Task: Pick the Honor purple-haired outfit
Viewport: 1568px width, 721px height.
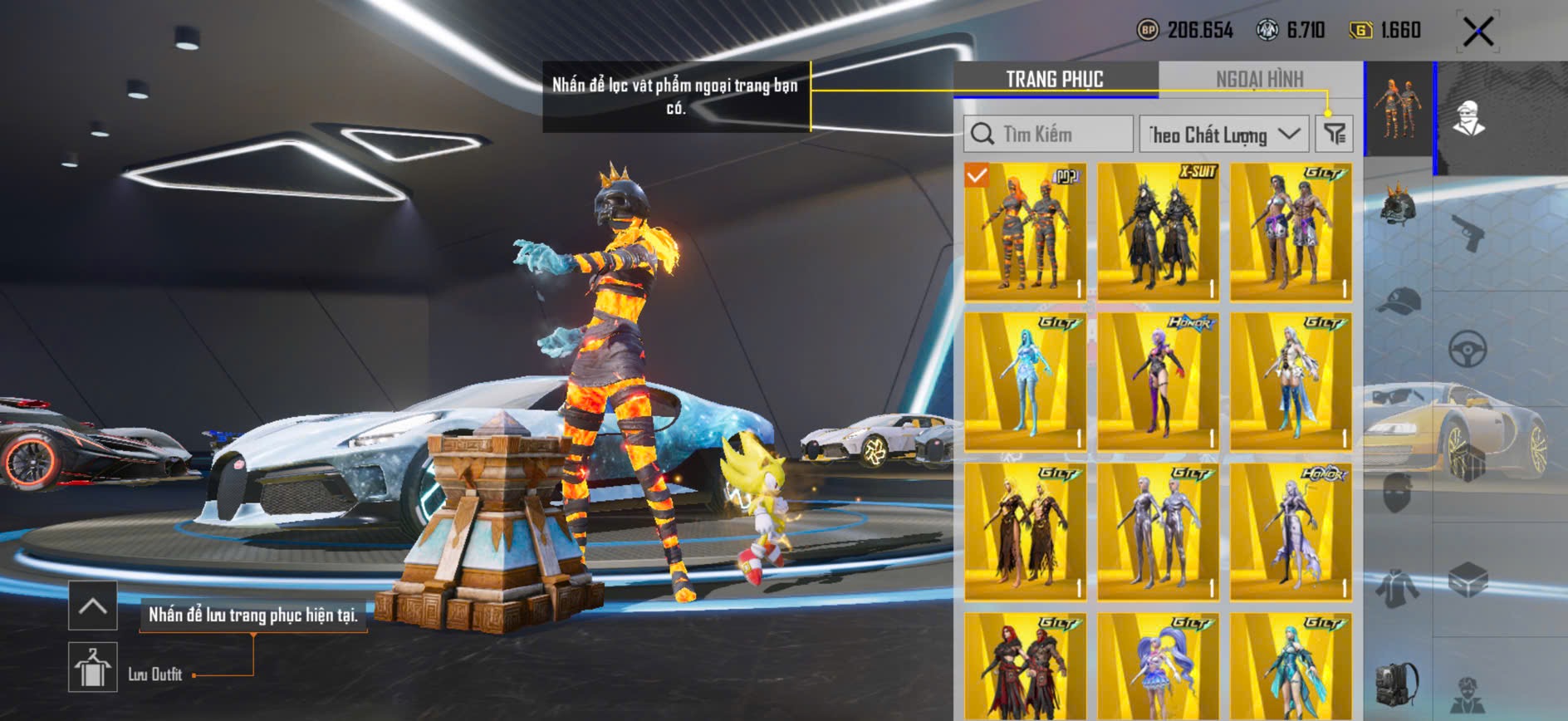Action: [x=1158, y=381]
